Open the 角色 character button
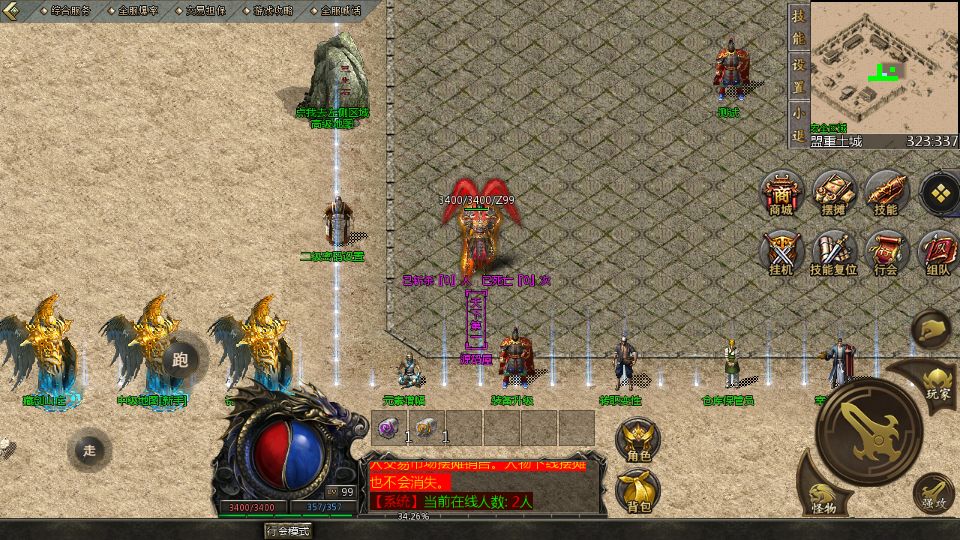 point(639,440)
